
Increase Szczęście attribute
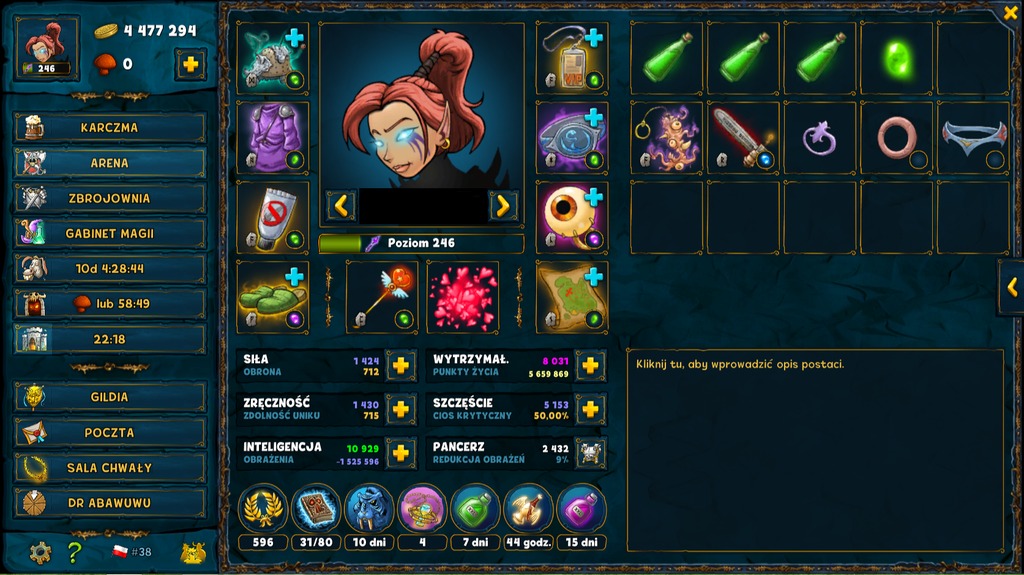click(590, 409)
